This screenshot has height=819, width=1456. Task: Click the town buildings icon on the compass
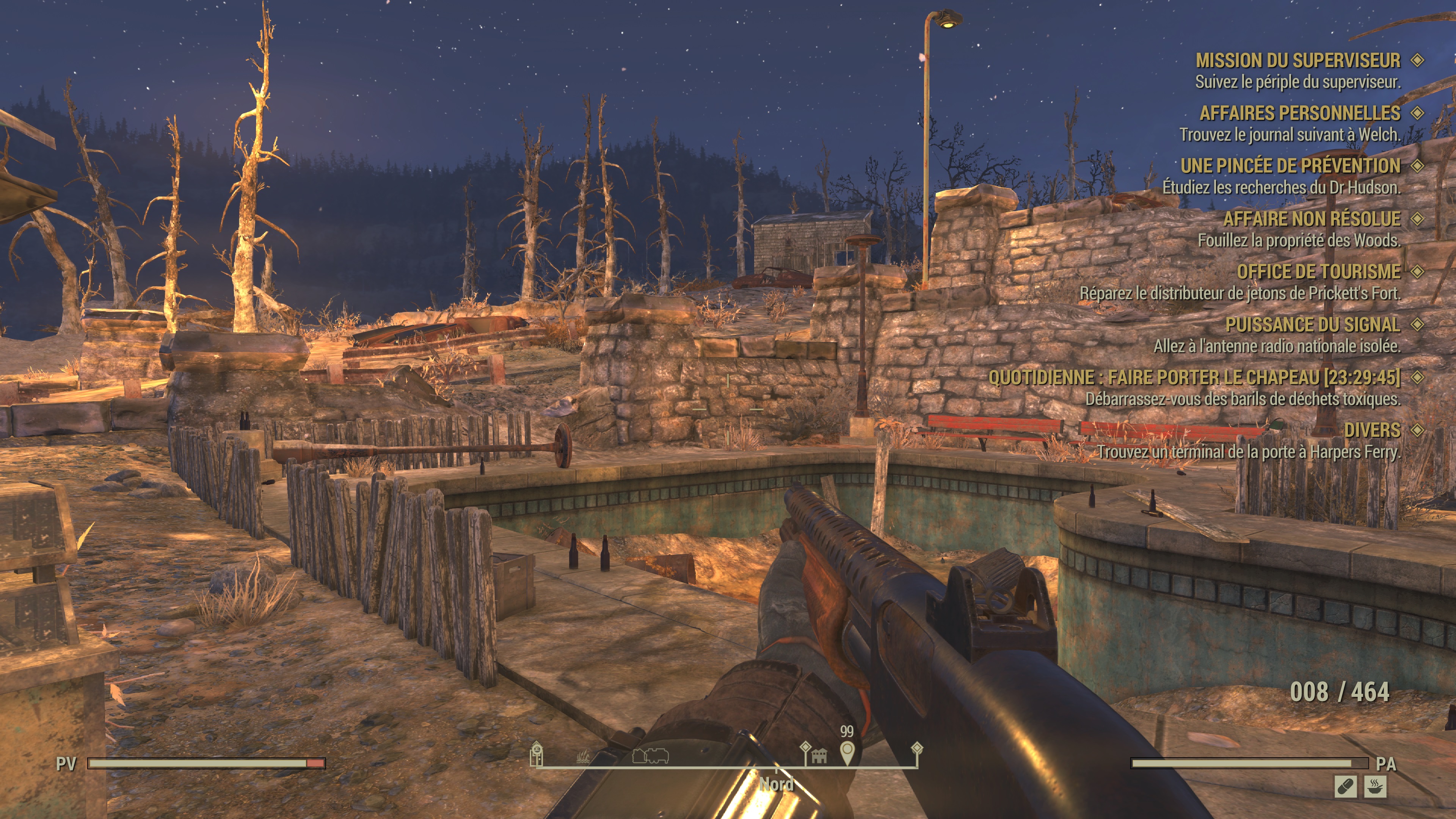point(819,755)
